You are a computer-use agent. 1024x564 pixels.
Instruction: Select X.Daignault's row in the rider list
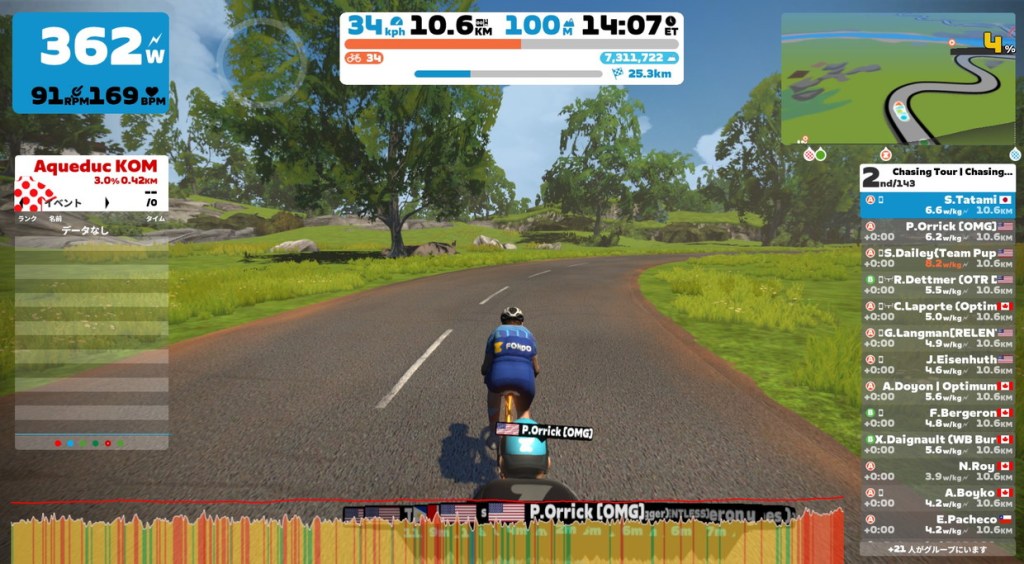(x=937, y=444)
